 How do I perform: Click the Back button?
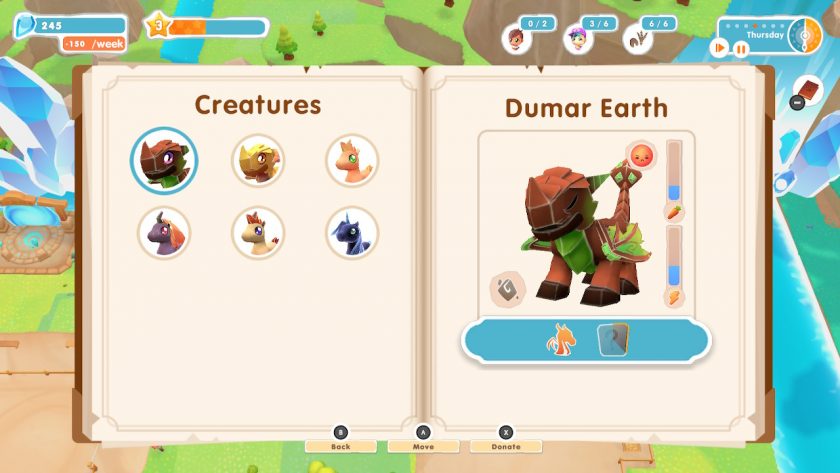(340, 446)
